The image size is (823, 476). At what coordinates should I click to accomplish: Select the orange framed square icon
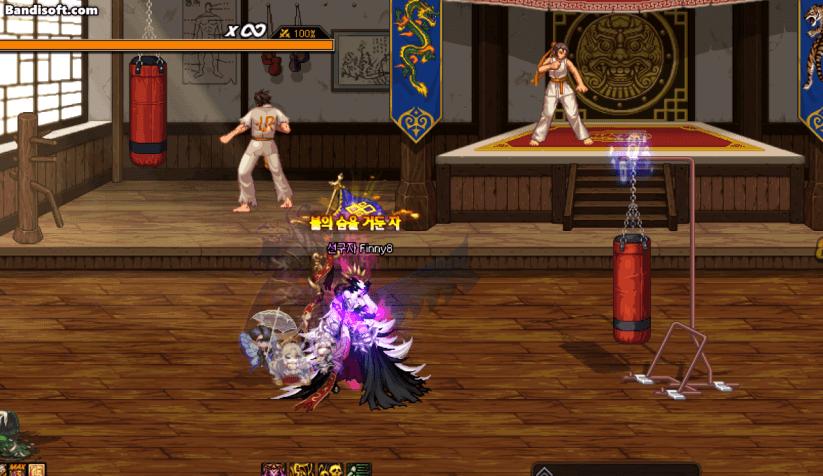(37, 470)
